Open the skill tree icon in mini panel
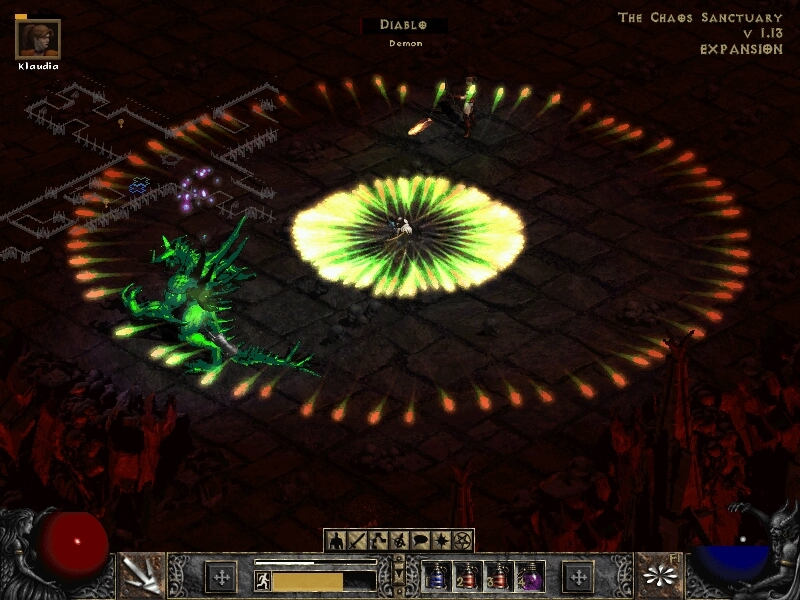The height and width of the screenshot is (600, 800). pos(377,540)
